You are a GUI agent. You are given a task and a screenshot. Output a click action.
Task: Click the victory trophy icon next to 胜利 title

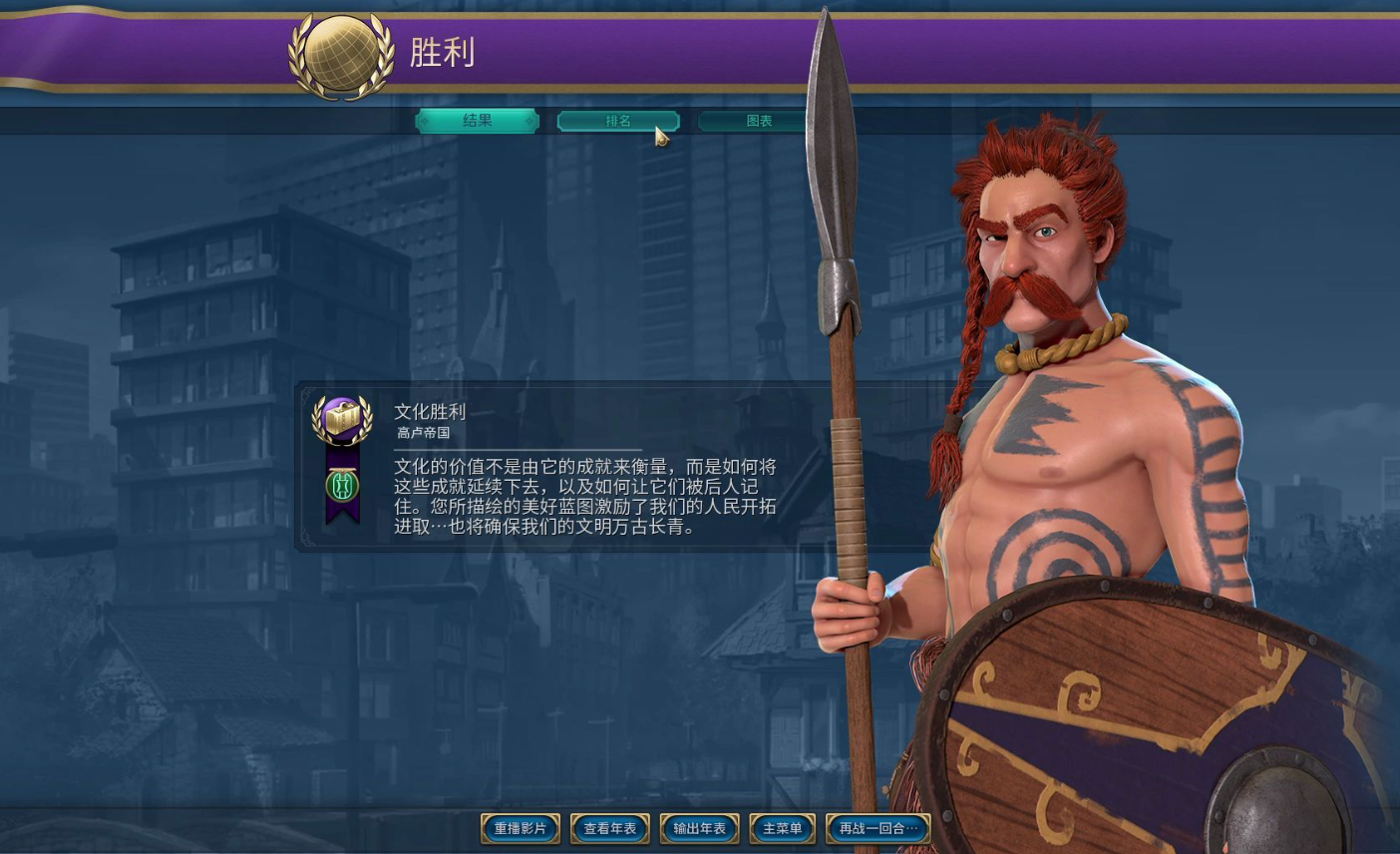342,52
